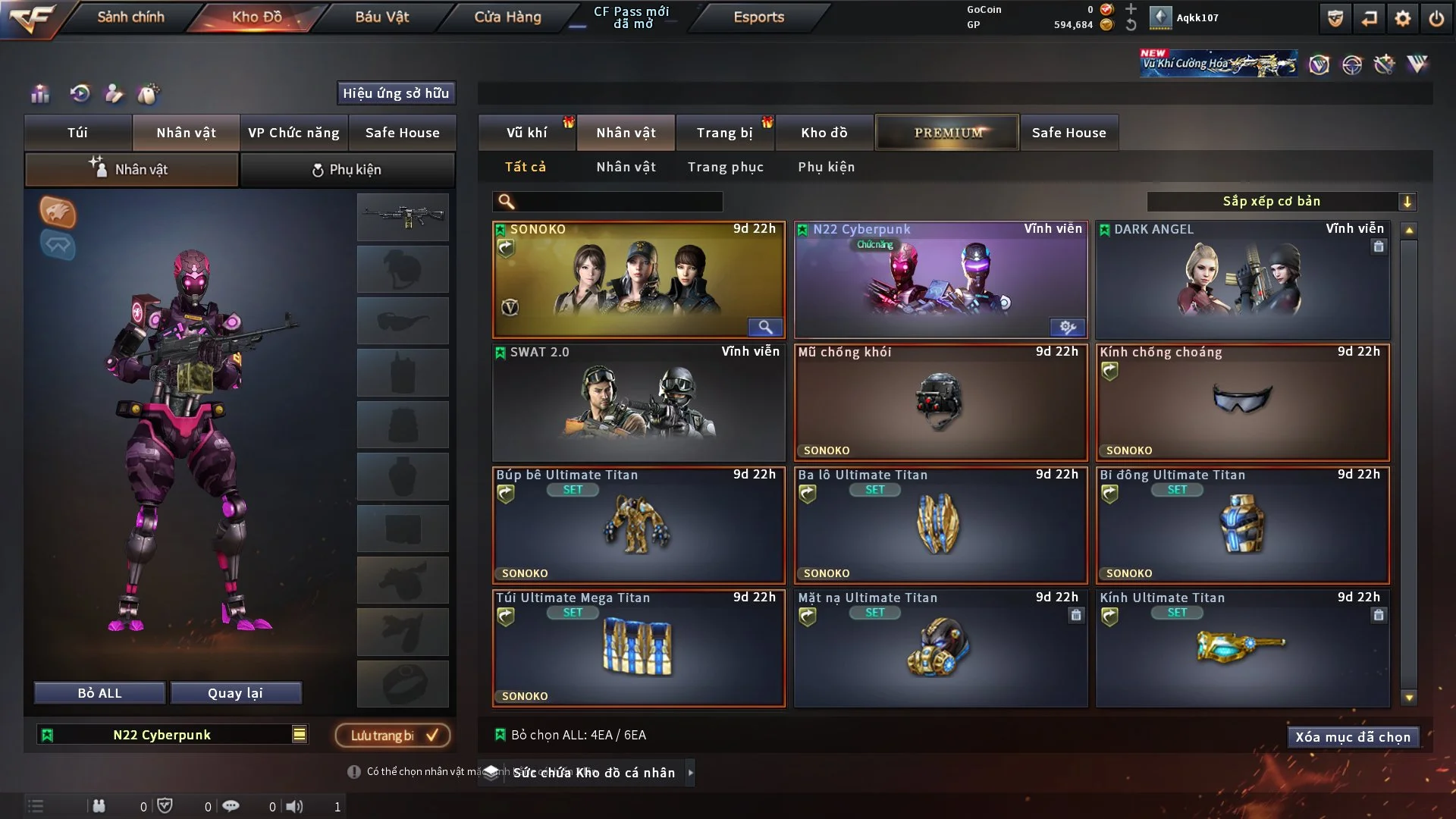1456x819 pixels.
Task: Click the power exit icon
Action: click(x=1436, y=18)
